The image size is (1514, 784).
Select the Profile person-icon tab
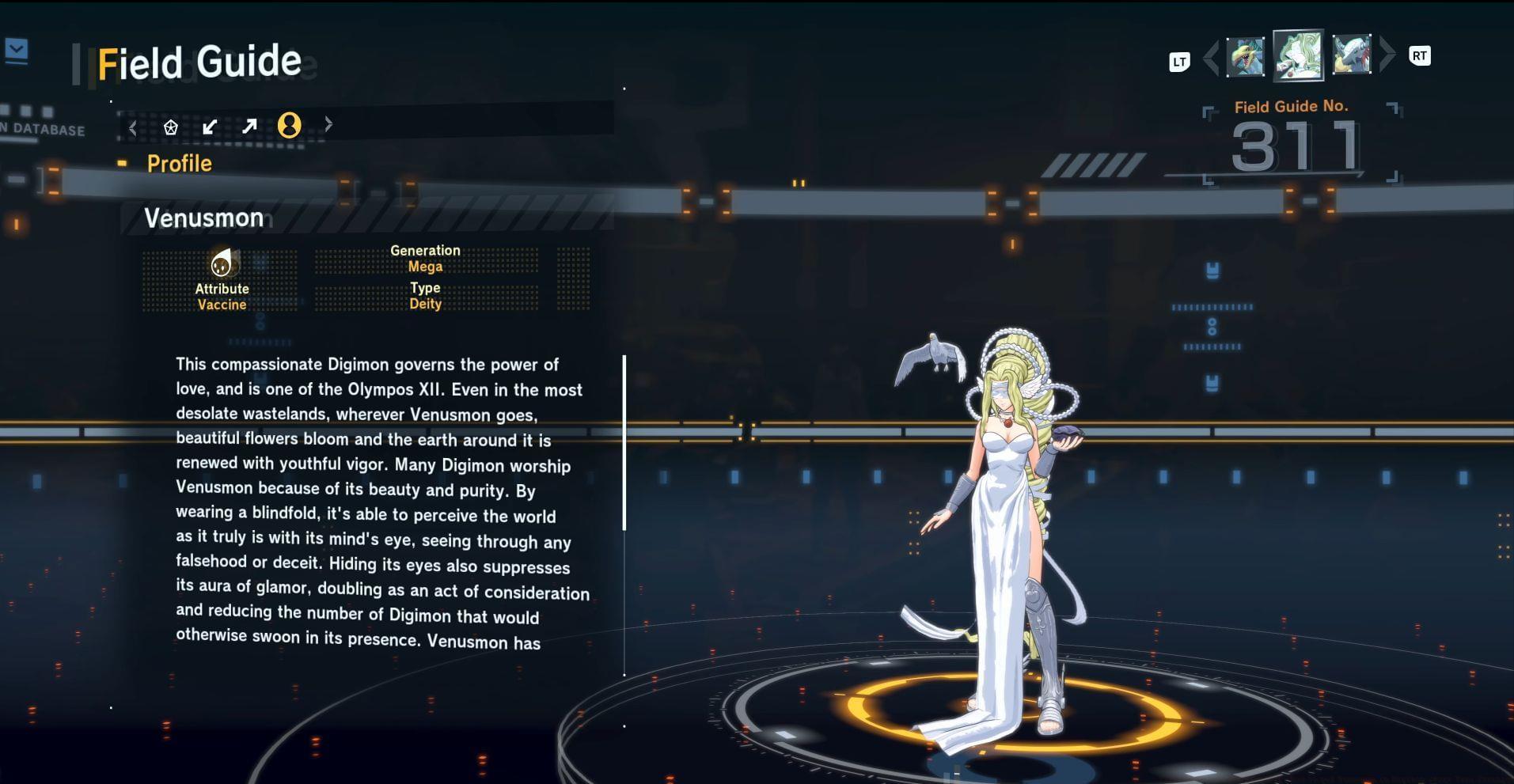pos(290,125)
